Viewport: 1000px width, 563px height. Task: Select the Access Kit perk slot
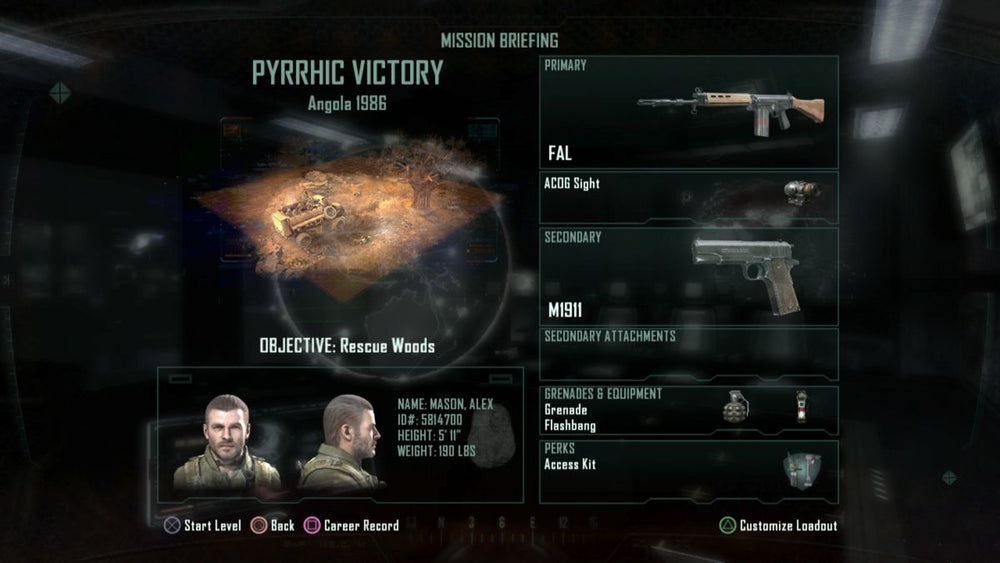click(688, 470)
